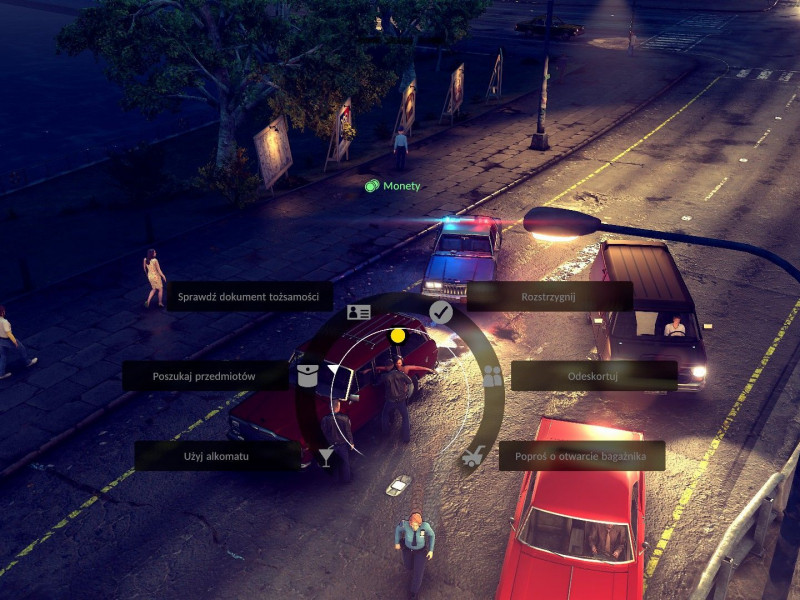Choose the "Odeskortuj" action

[x=594, y=376]
